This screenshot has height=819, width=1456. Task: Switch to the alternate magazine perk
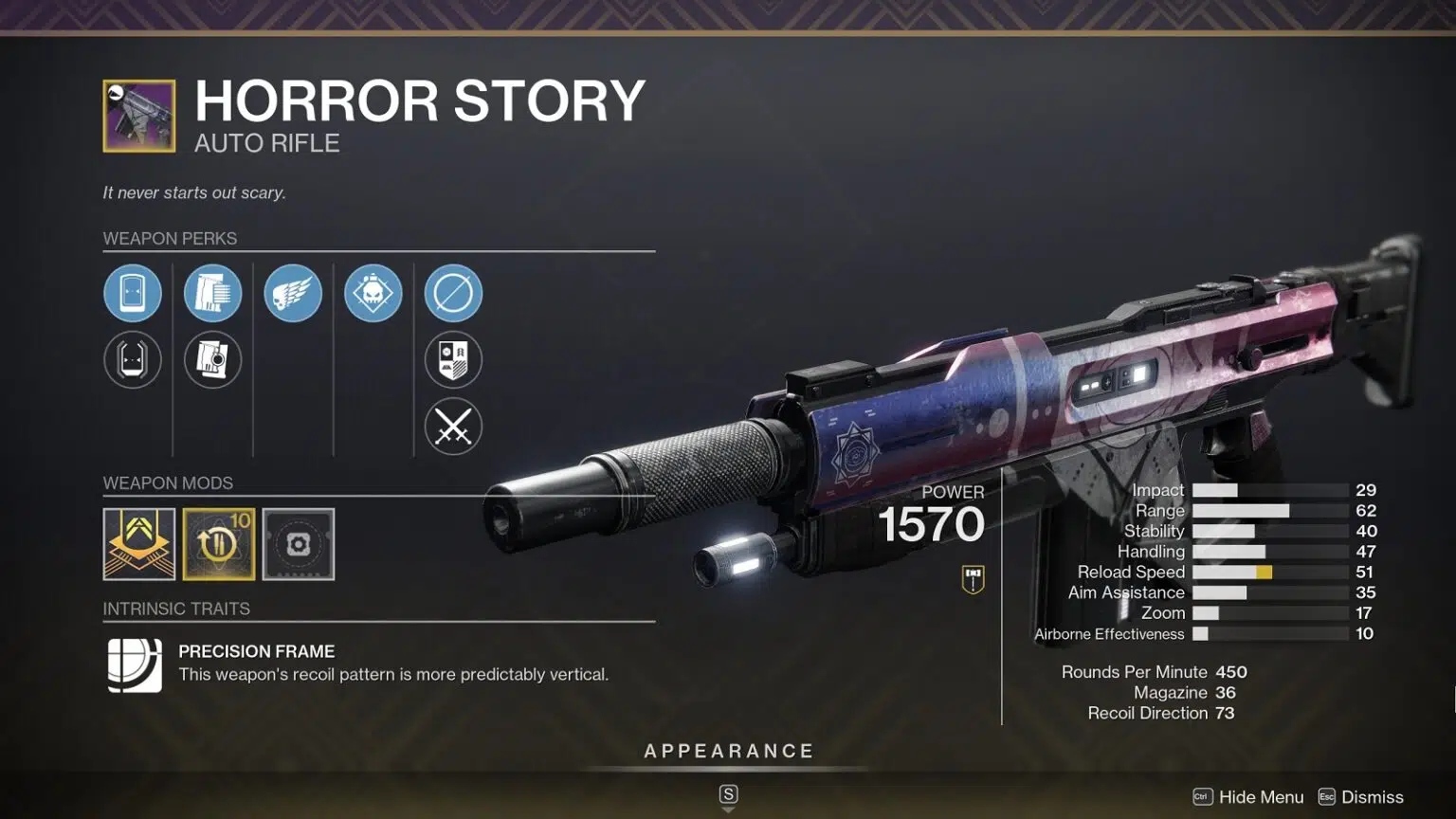click(212, 359)
